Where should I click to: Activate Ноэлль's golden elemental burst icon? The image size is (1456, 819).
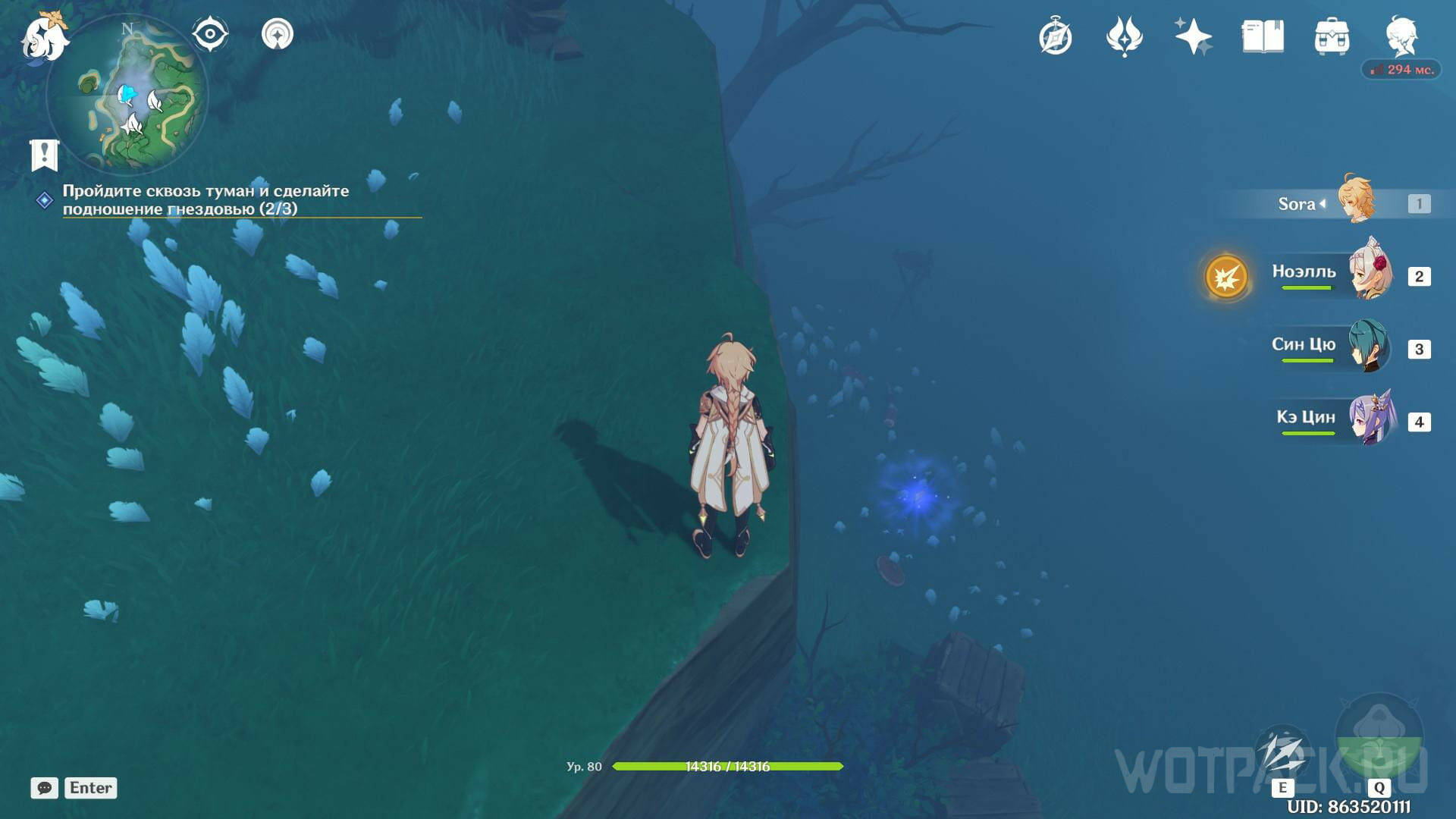coord(1226,277)
